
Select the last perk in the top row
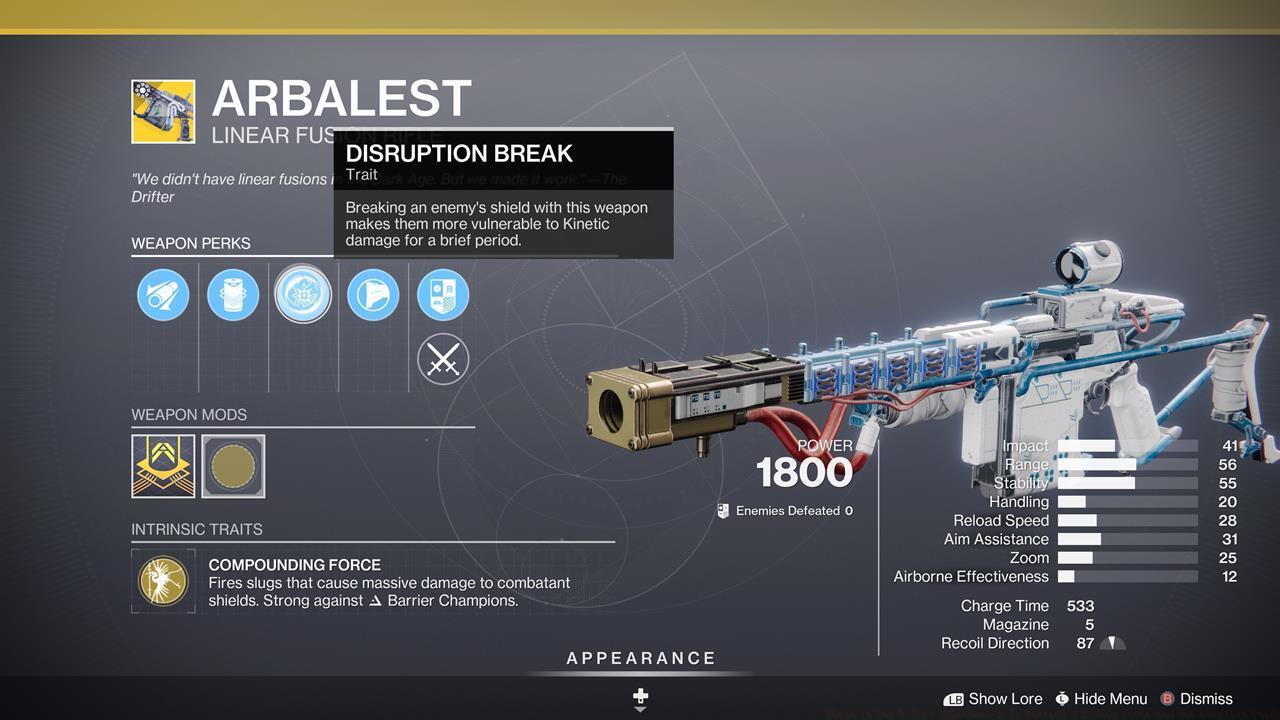point(443,294)
